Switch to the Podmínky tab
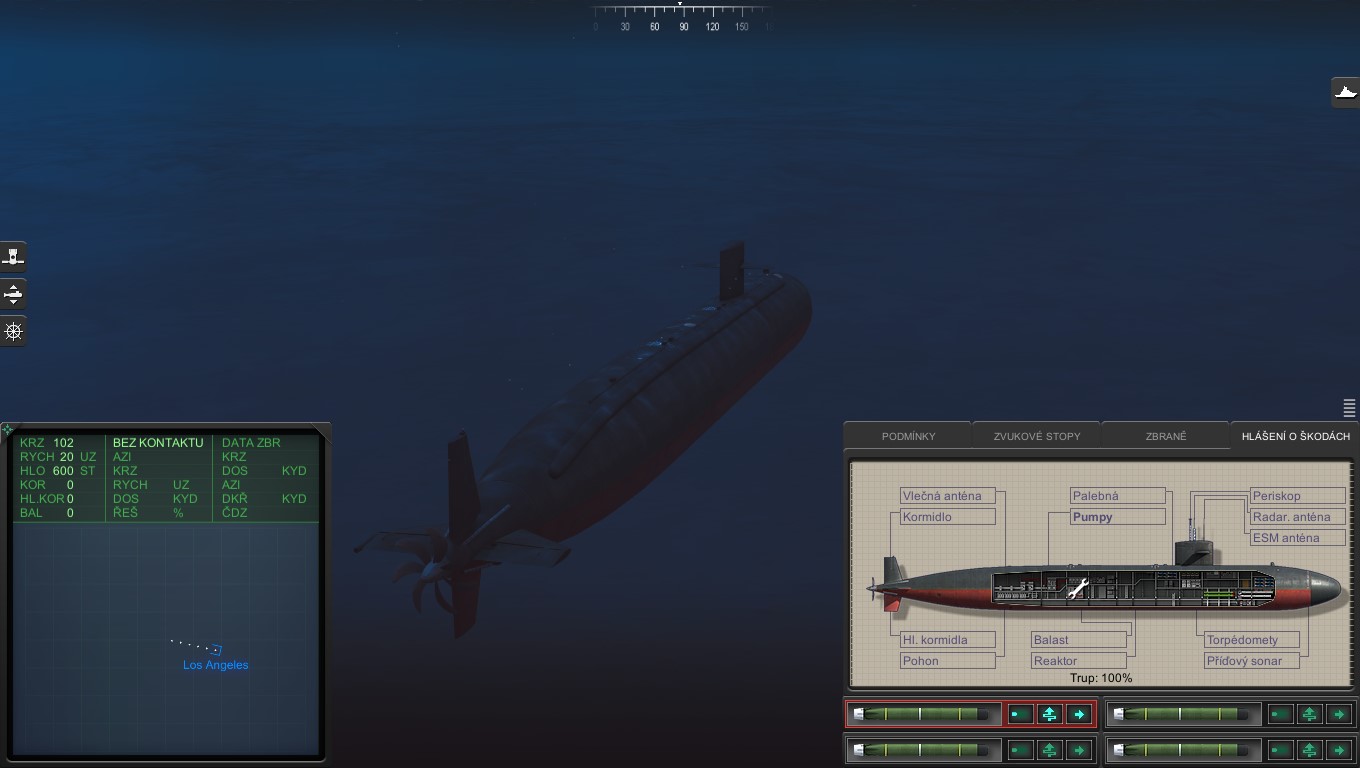The width and height of the screenshot is (1360, 768). coord(908,436)
